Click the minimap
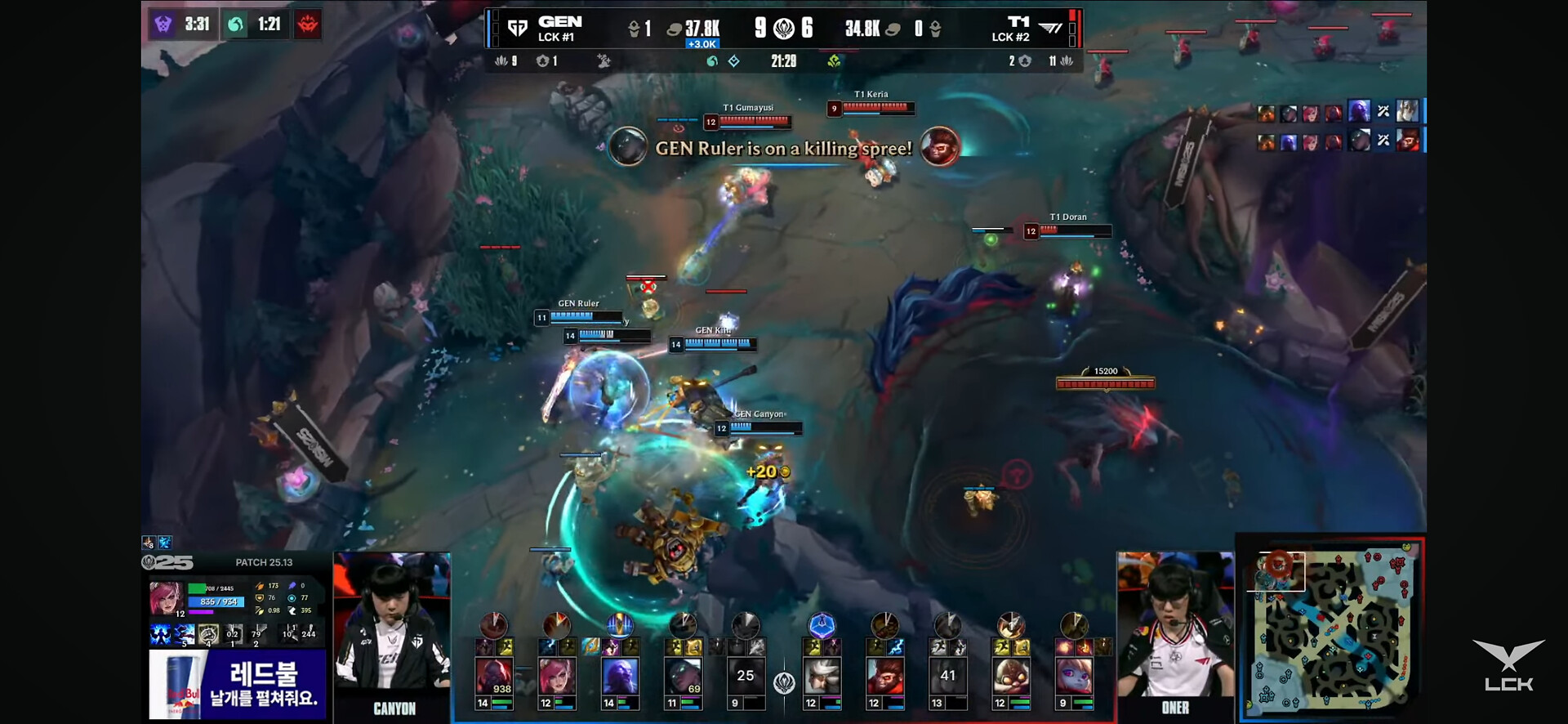 (x=1331, y=628)
